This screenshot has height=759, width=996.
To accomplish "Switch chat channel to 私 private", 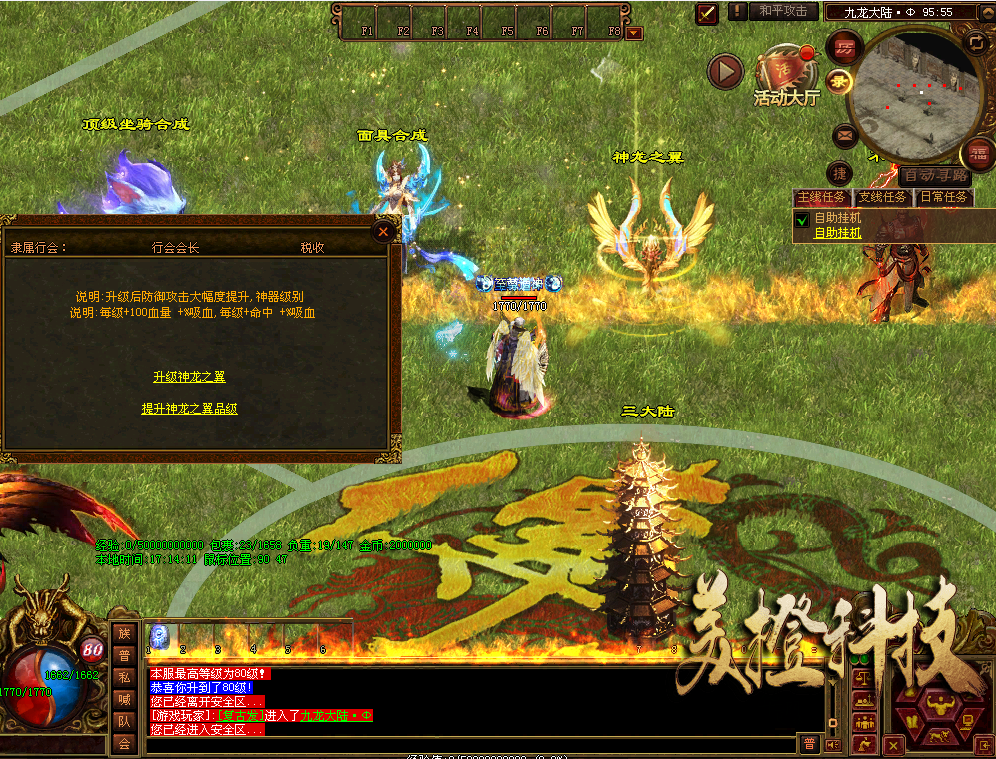I will pyautogui.click(x=123, y=677).
